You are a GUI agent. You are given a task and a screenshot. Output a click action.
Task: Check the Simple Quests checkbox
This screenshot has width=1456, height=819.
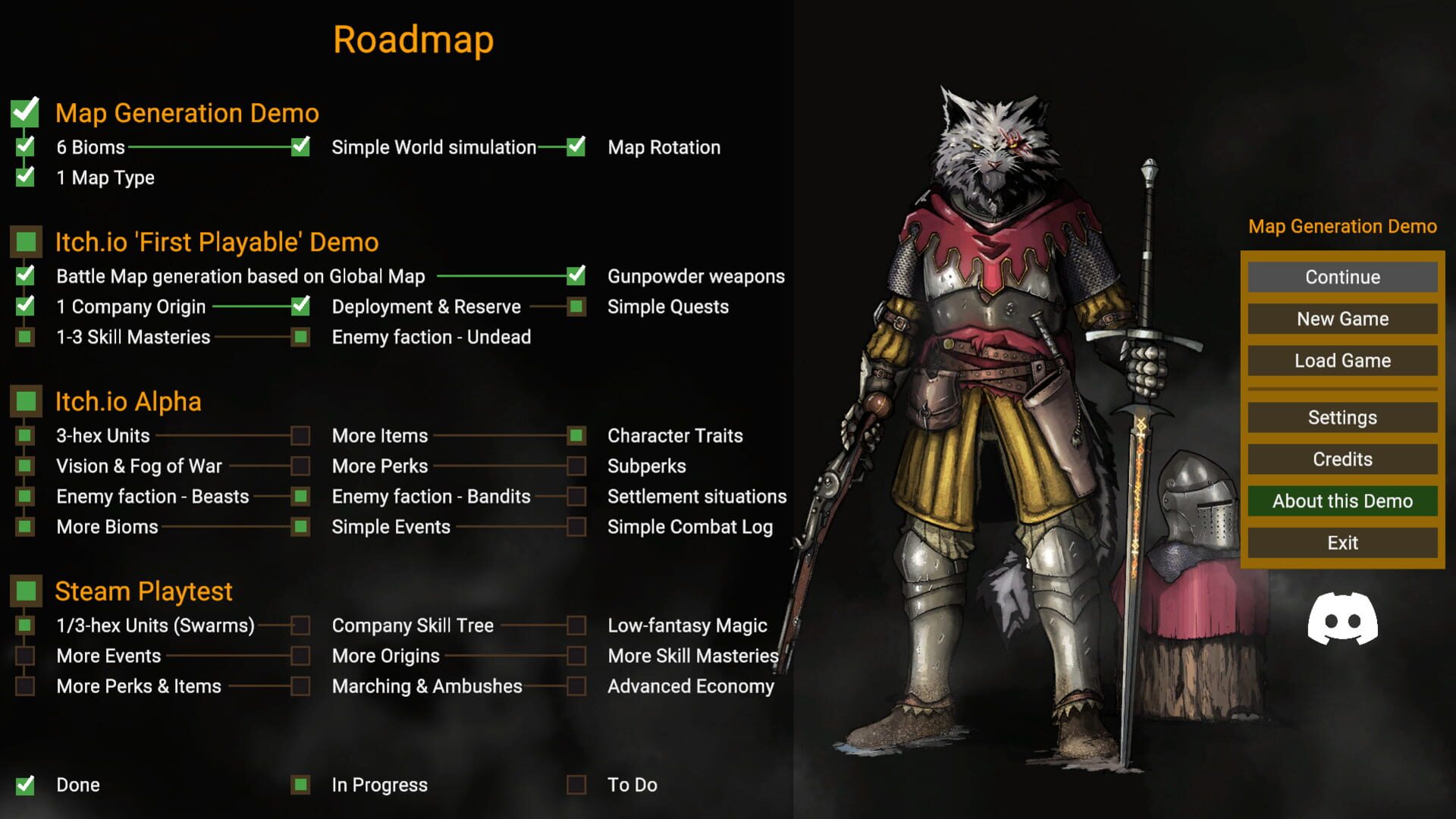point(577,306)
